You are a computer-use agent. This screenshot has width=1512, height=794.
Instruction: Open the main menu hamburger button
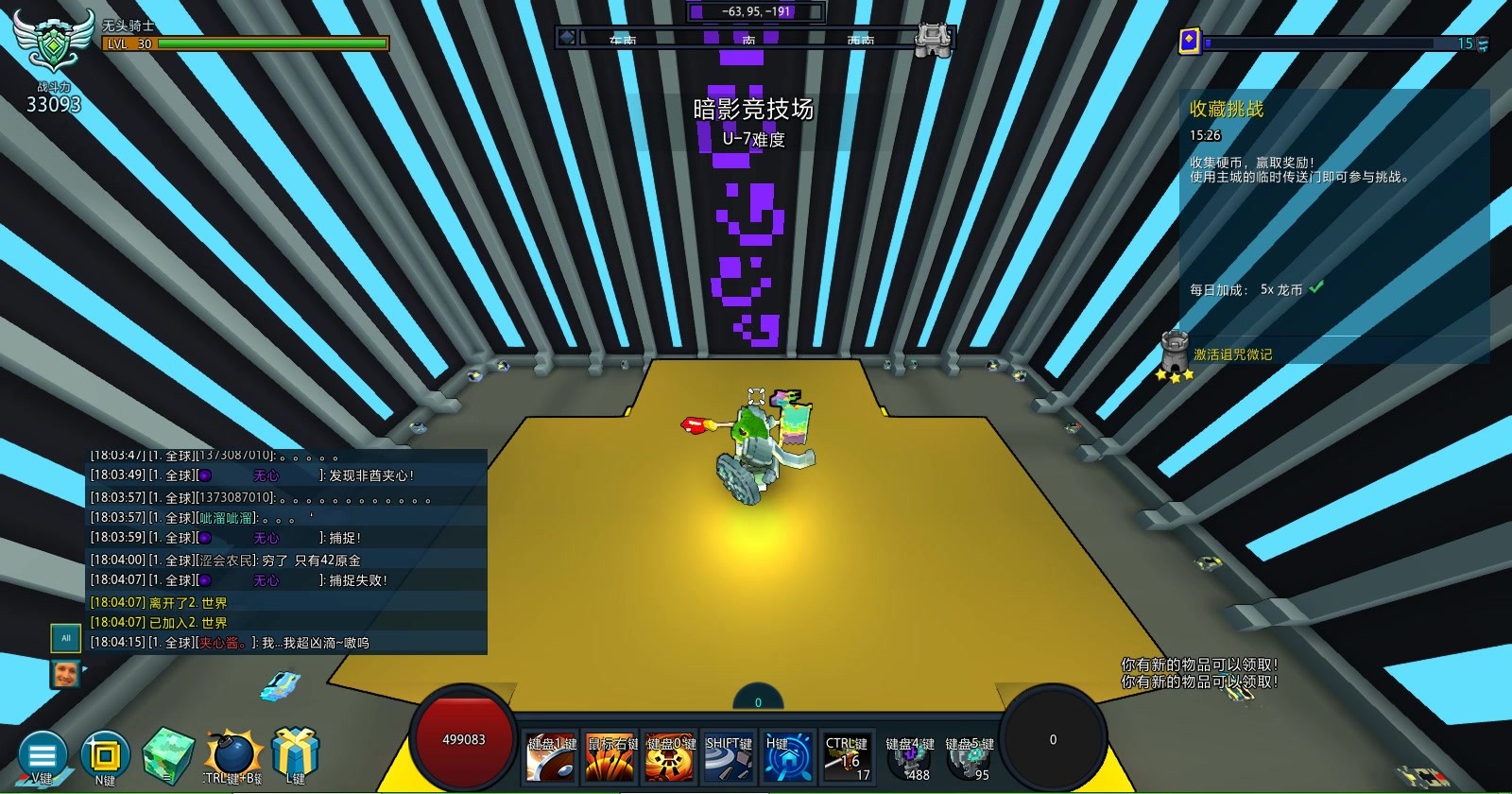tap(43, 755)
